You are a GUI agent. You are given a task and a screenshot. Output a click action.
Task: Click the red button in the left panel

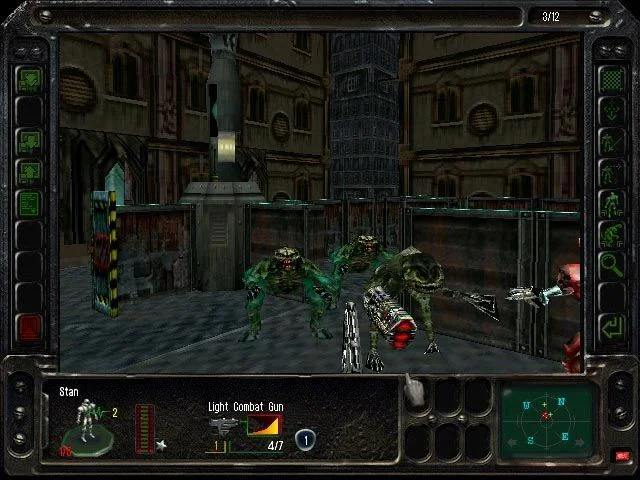point(29,325)
